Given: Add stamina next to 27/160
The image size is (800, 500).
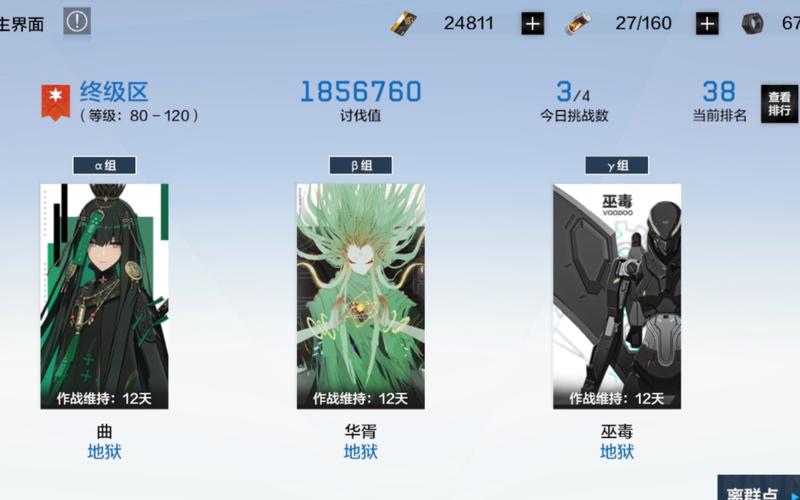Looking at the screenshot, I should tap(707, 24).
